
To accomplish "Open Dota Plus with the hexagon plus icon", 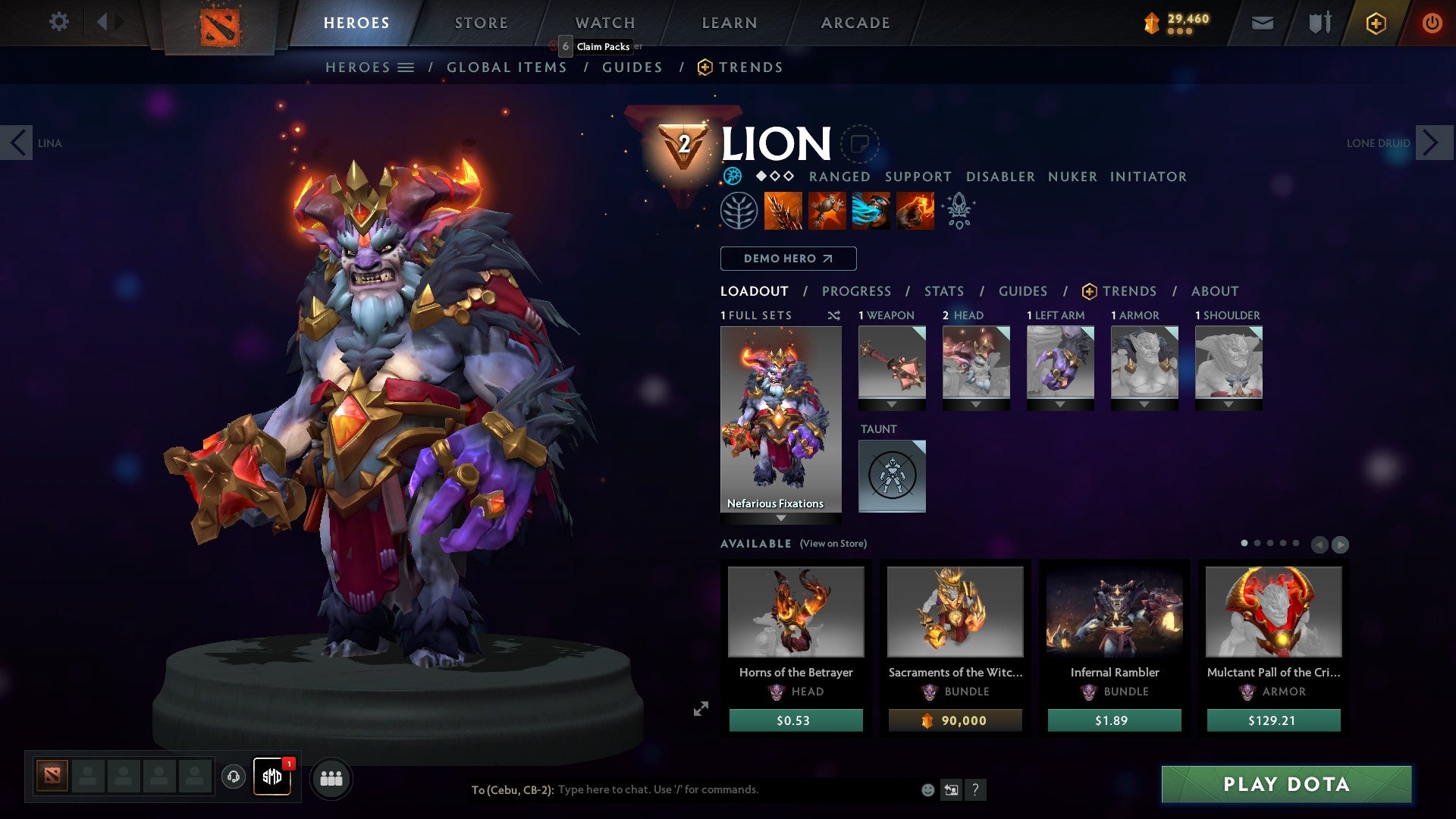I will click(x=1376, y=22).
